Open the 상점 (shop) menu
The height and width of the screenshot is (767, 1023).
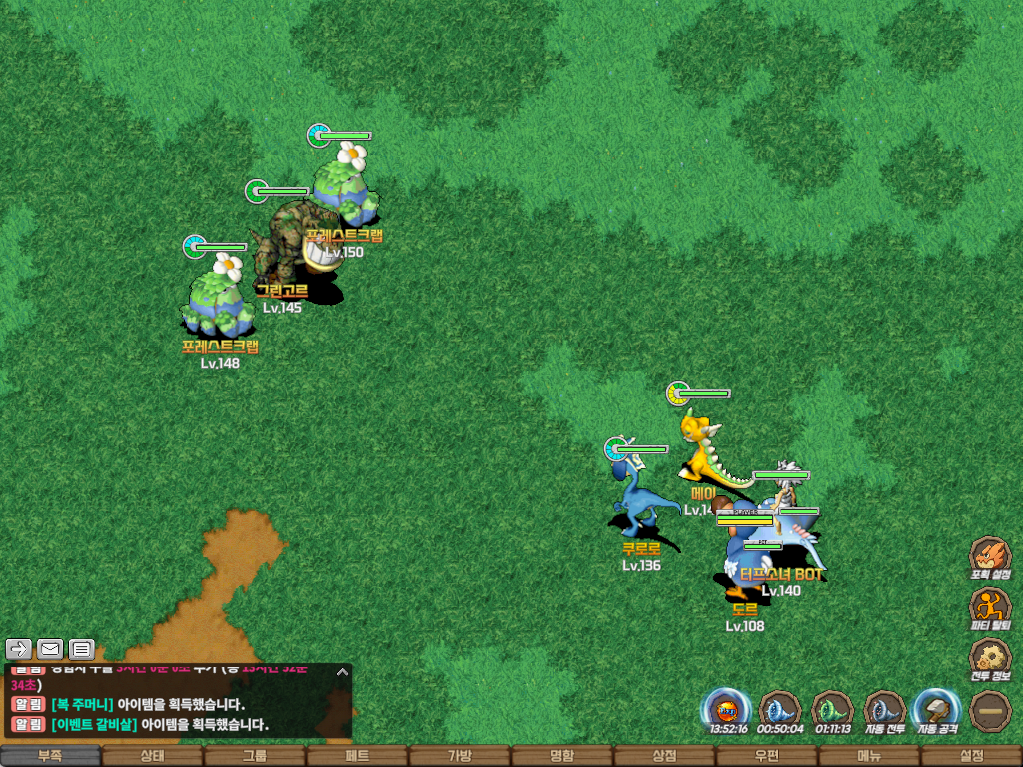664,756
